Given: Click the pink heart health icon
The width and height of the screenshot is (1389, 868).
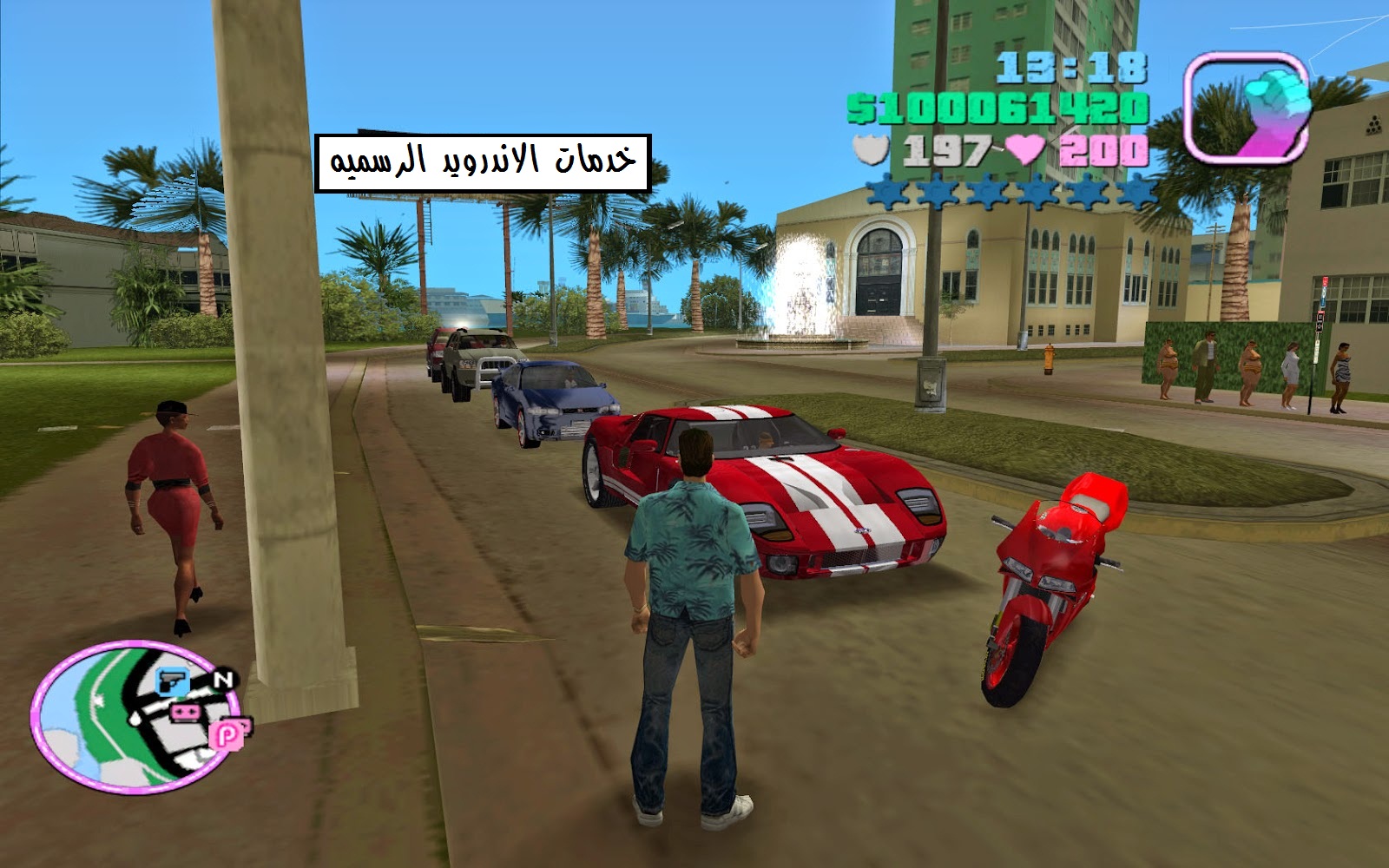Looking at the screenshot, I should click(x=1025, y=149).
